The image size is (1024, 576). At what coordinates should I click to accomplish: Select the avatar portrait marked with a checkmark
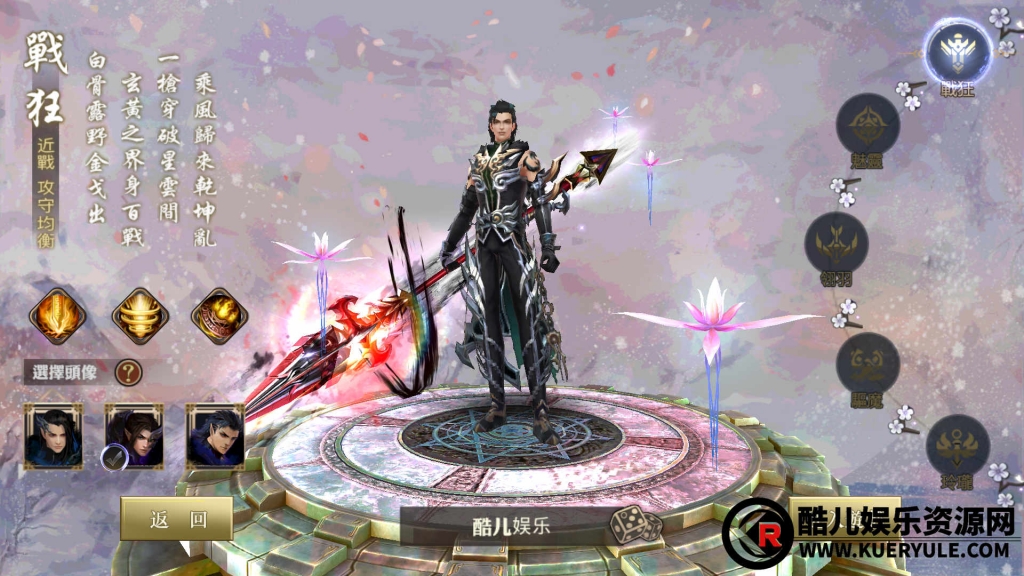click(134, 436)
